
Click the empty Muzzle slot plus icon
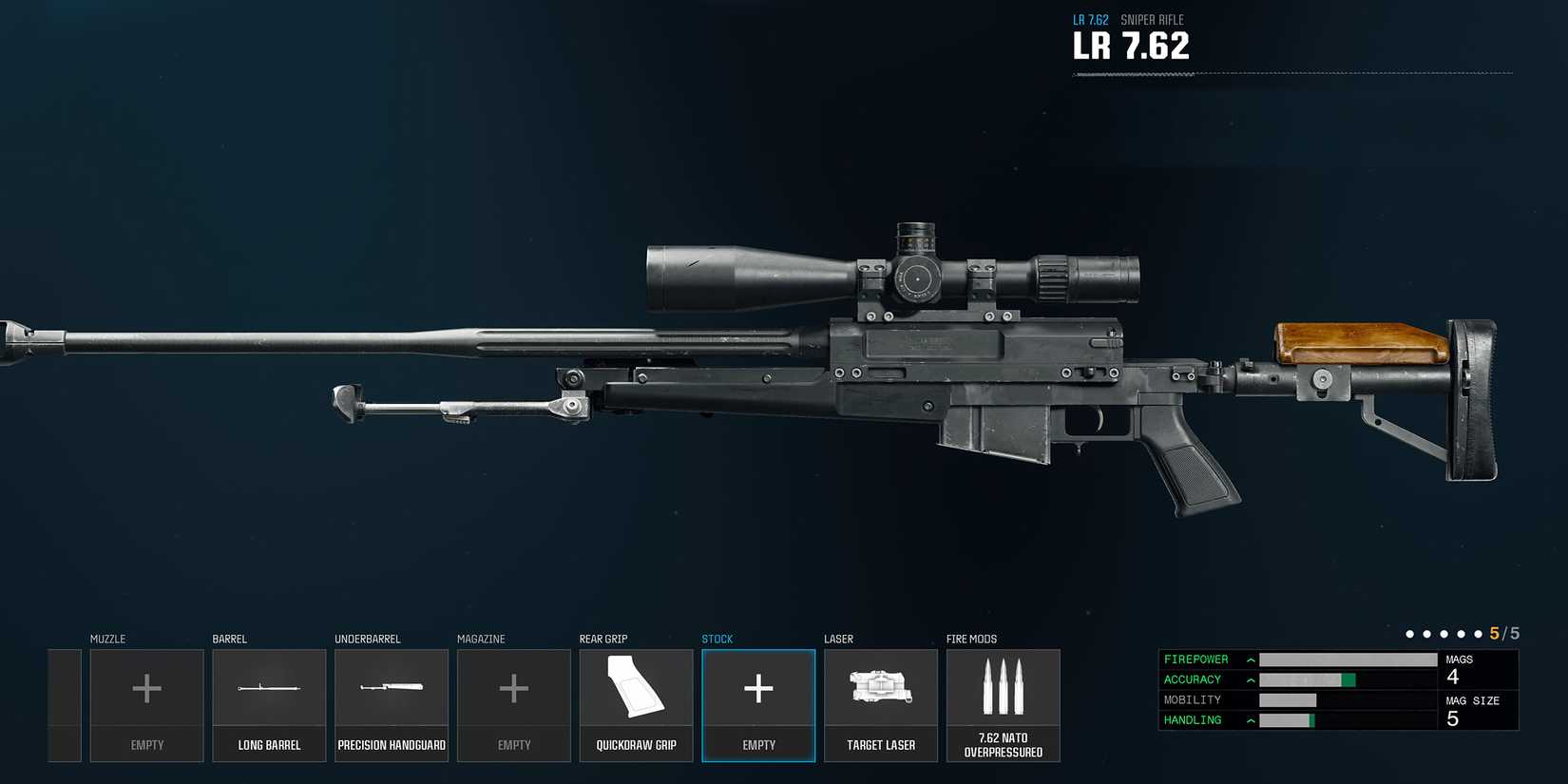146,689
